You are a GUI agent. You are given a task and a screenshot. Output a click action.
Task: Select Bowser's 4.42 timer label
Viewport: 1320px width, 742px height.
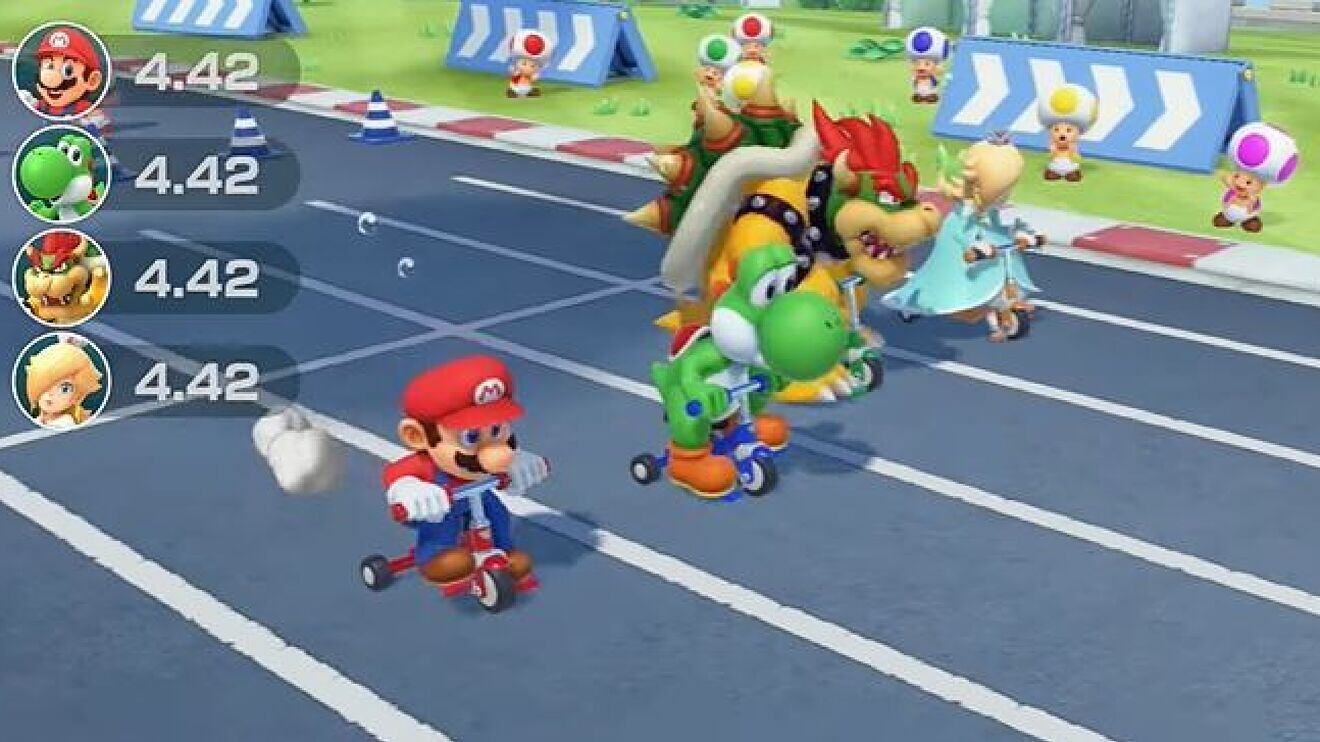click(197, 277)
